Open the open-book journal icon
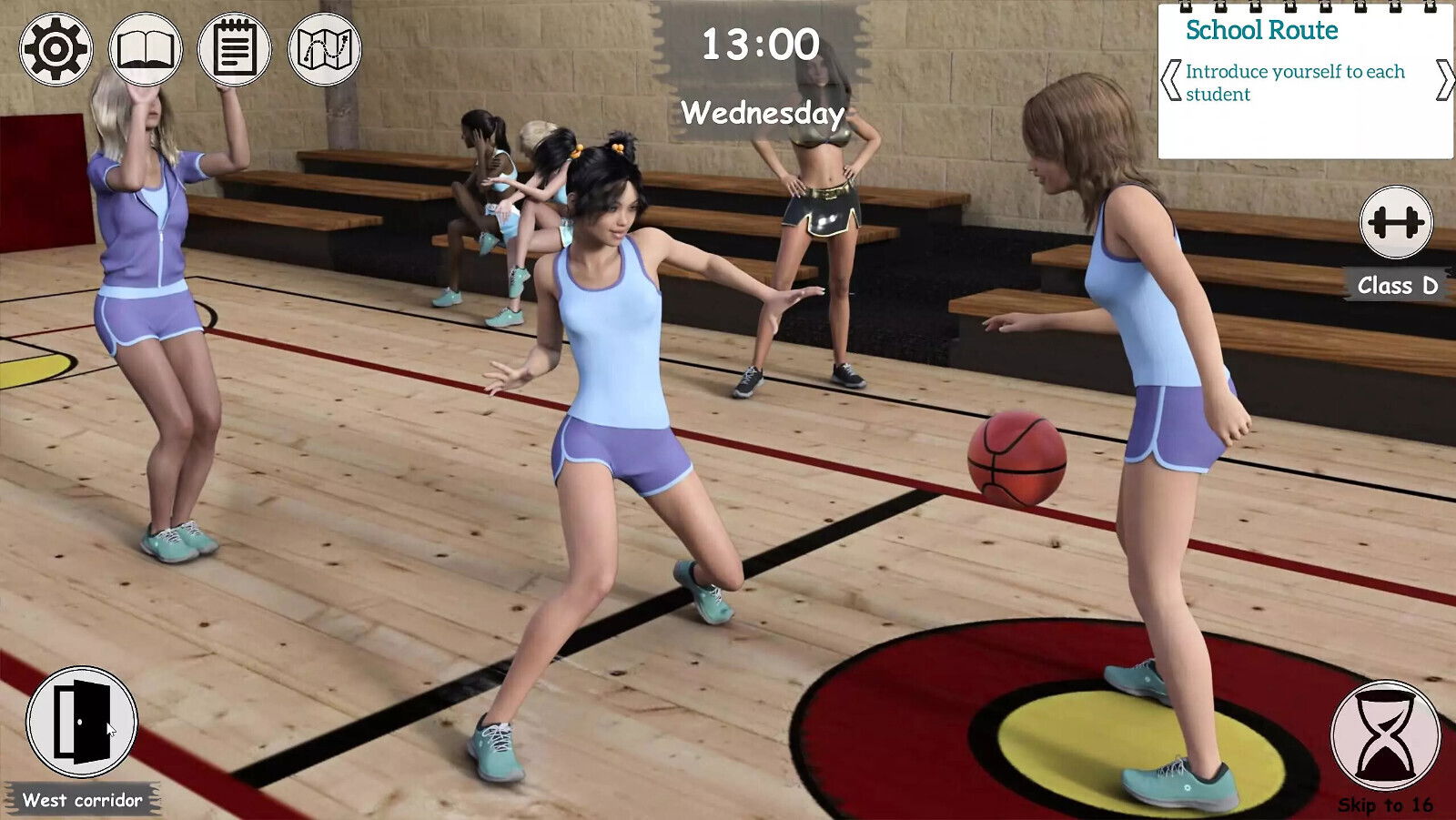 [x=146, y=49]
